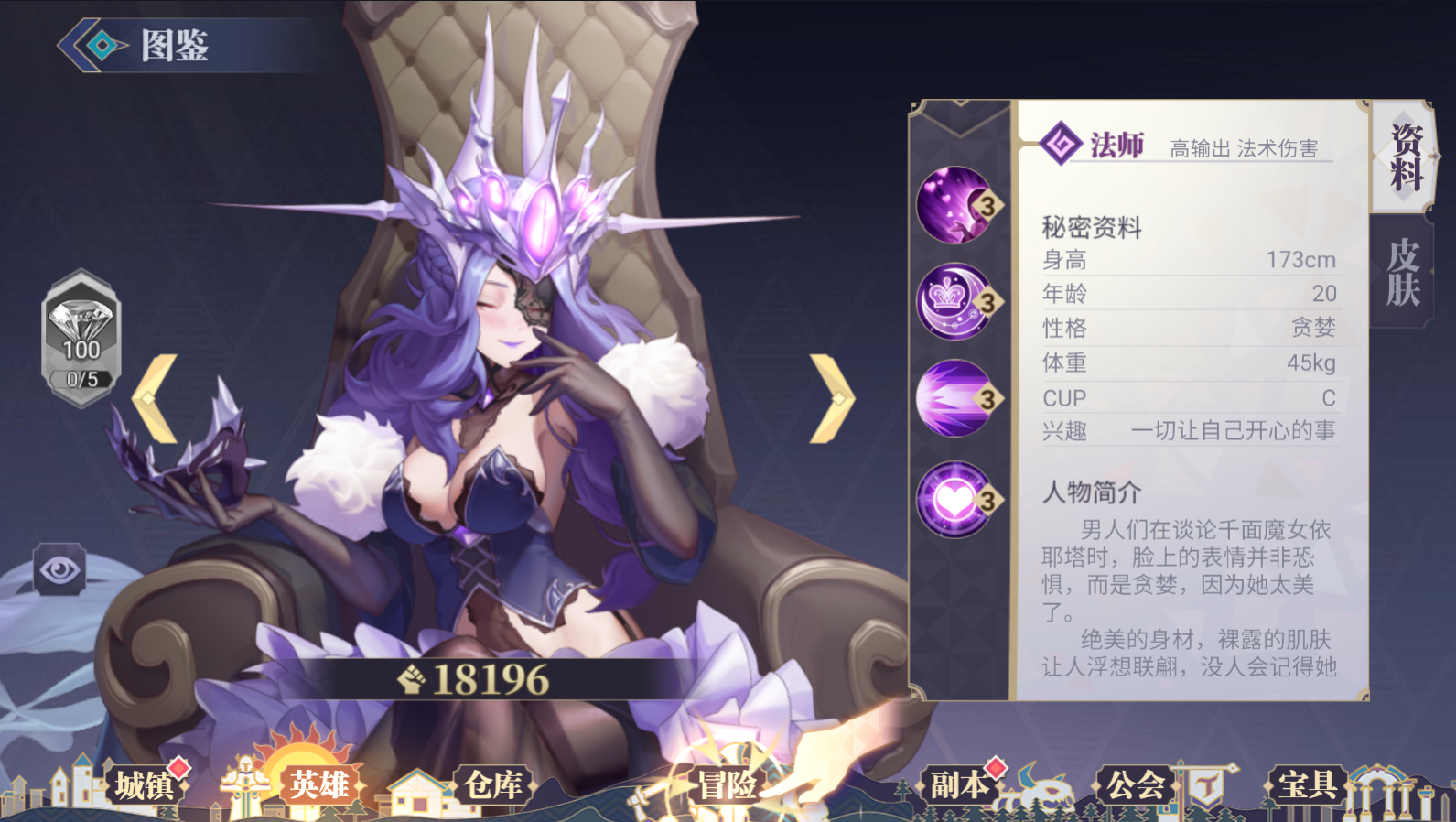Image resolution: width=1456 pixels, height=822 pixels.
Task: Open the 英雄 heroes menu
Action: pyautogui.click(x=318, y=785)
